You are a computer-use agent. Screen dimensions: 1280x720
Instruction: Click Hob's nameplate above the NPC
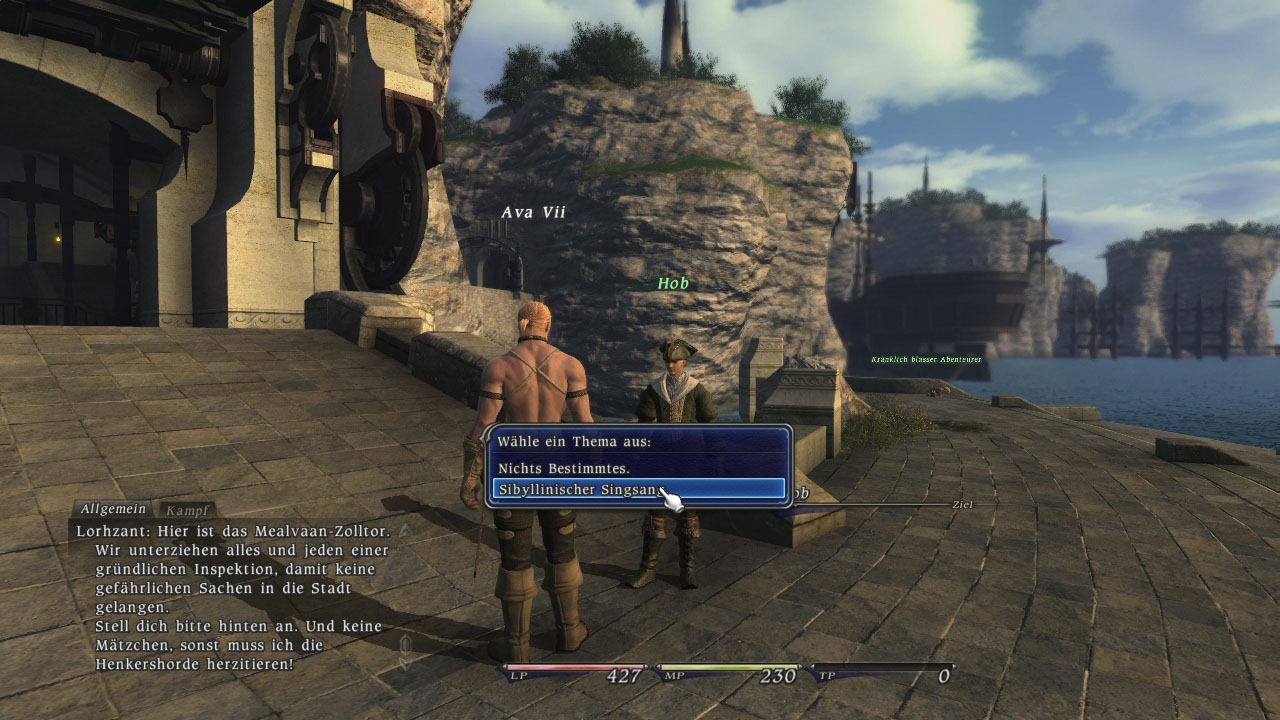pyautogui.click(x=673, y=283)
